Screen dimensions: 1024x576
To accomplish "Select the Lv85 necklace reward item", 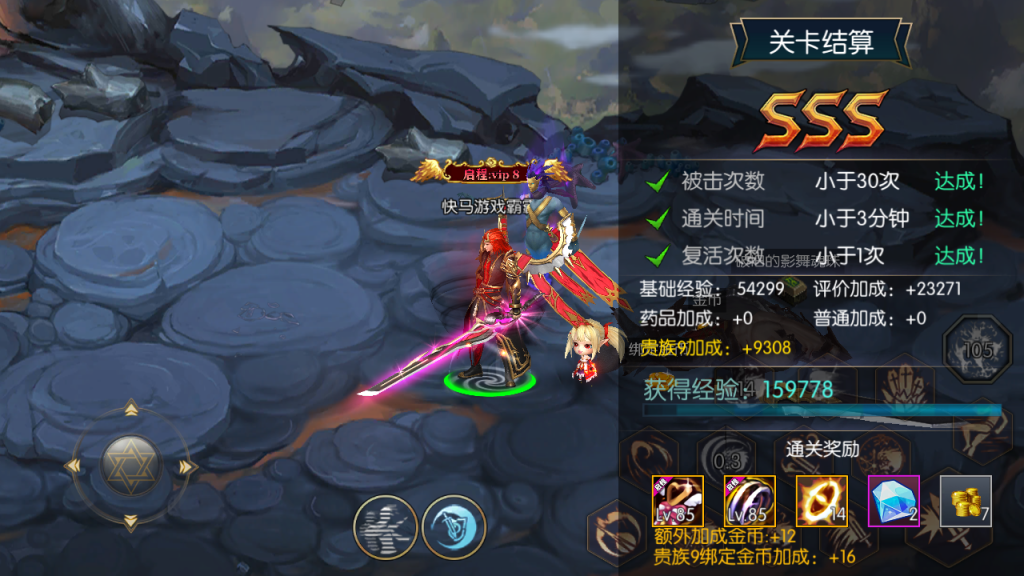I will [x=677, y=501].
